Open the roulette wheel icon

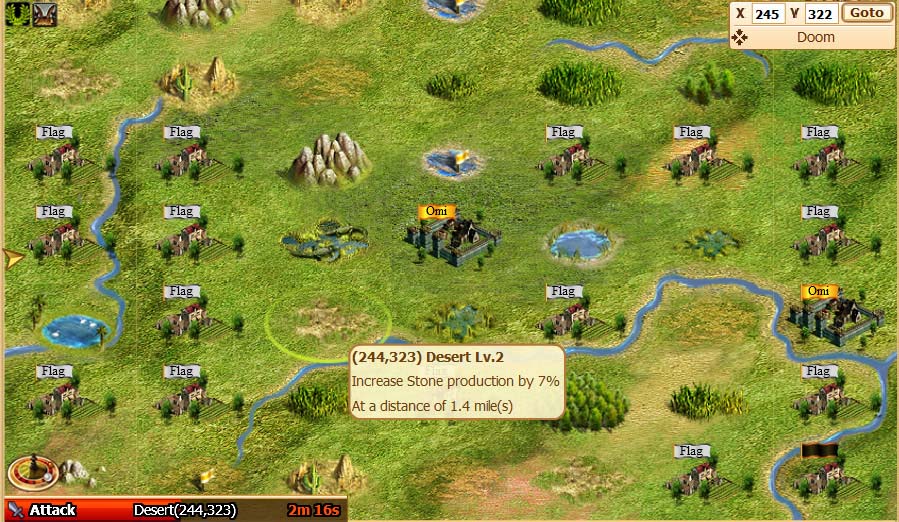pyautogui.click(x=24, y=473)
